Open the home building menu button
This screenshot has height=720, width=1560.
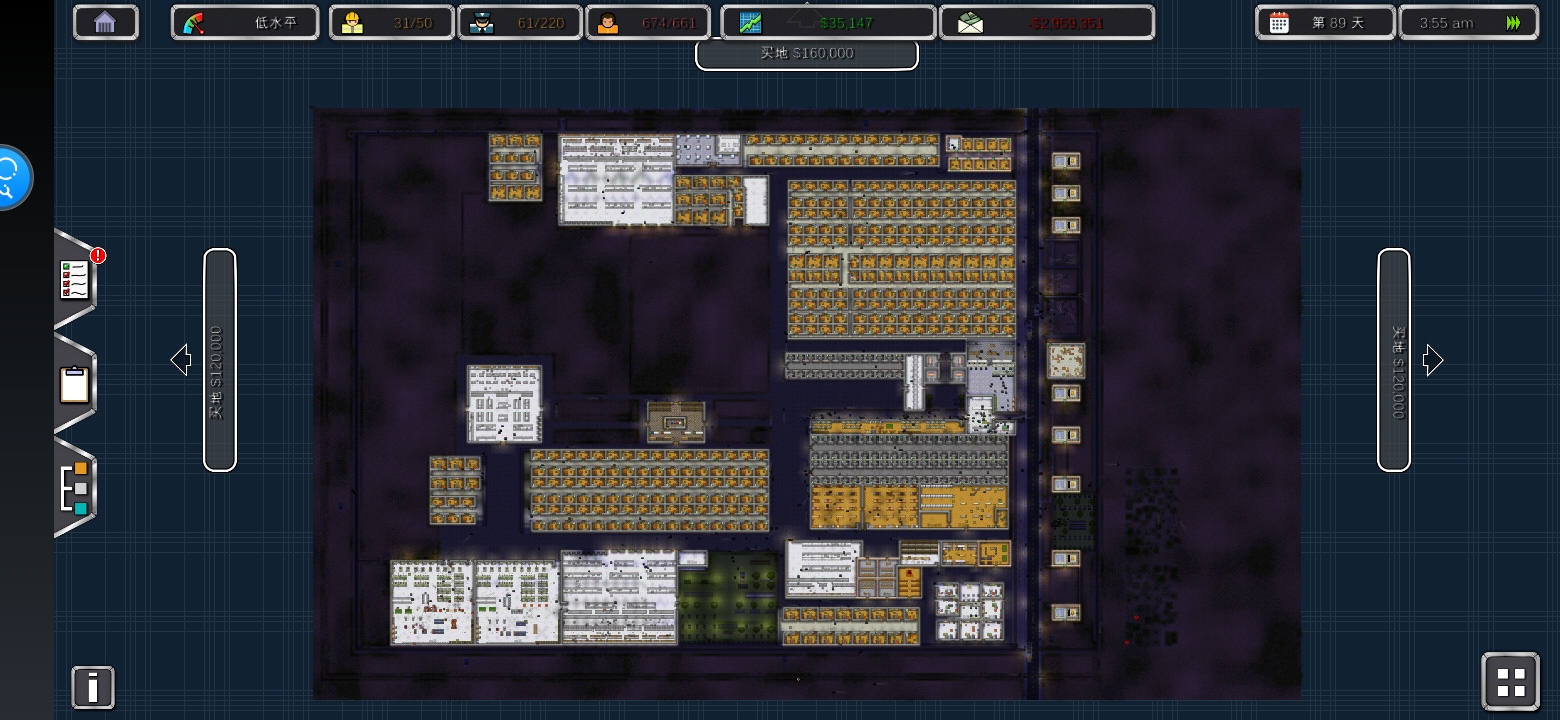[105, 22]
